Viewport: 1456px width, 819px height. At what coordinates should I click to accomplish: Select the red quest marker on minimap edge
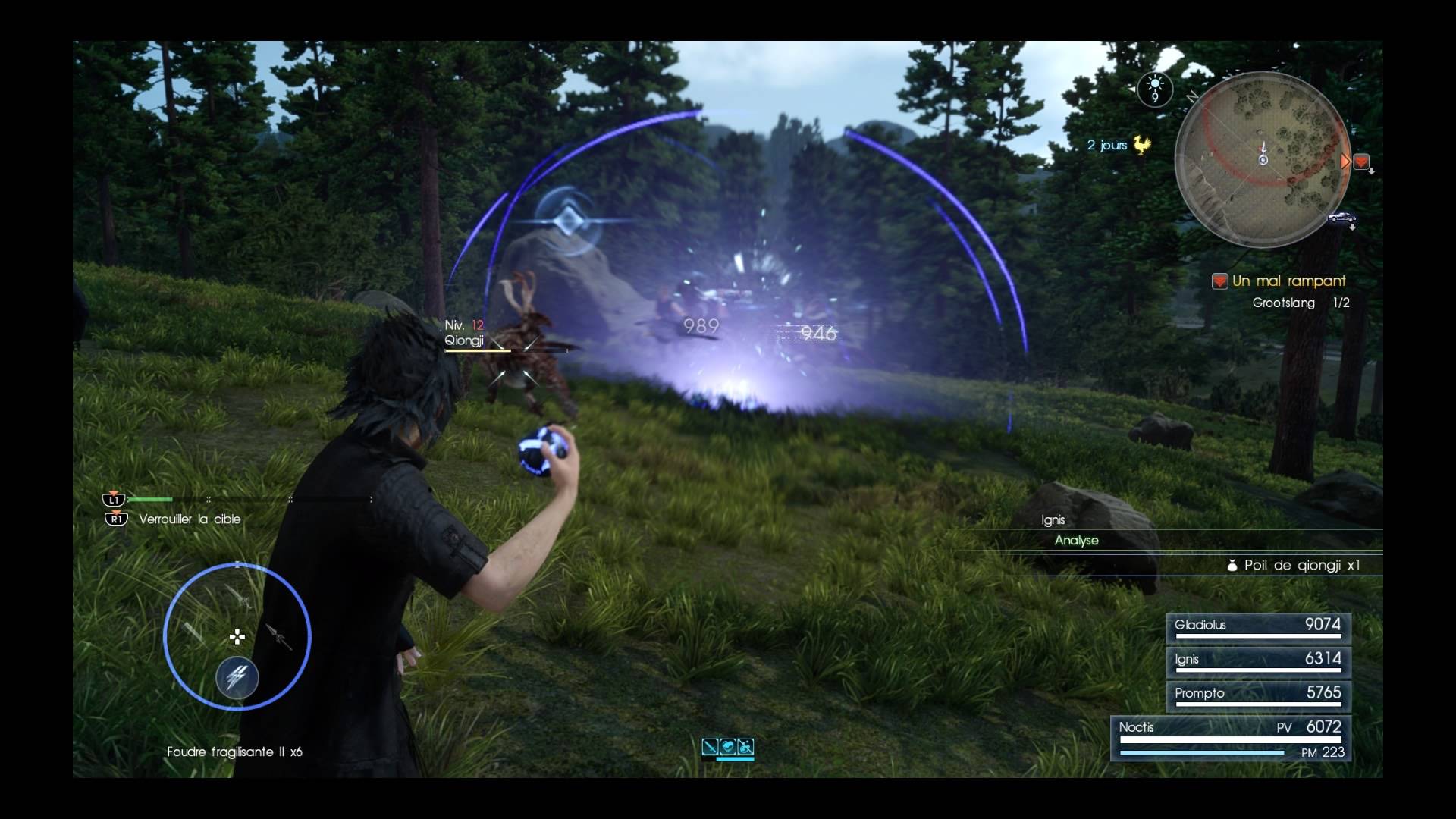(x=1361, y=162)
